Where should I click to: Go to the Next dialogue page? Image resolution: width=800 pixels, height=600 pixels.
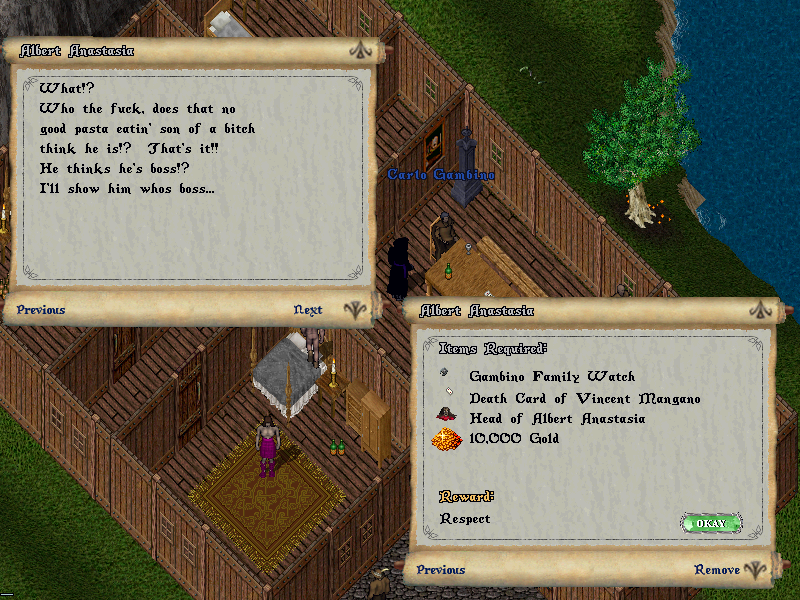coord(308,310)
